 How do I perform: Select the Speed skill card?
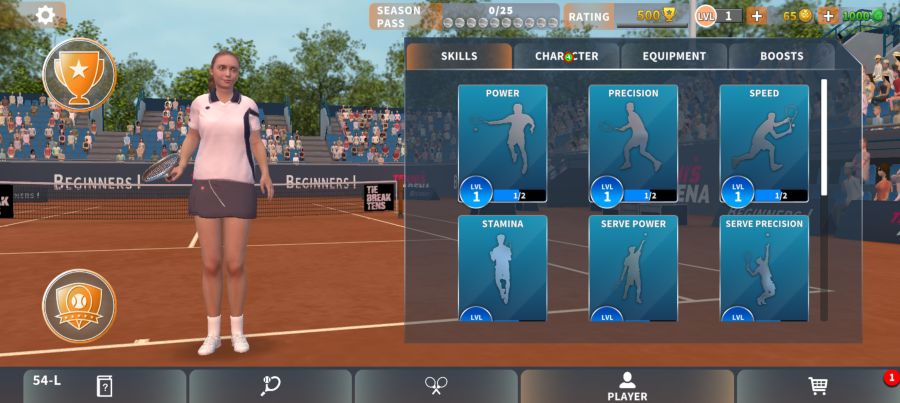[x=764, y=144]
